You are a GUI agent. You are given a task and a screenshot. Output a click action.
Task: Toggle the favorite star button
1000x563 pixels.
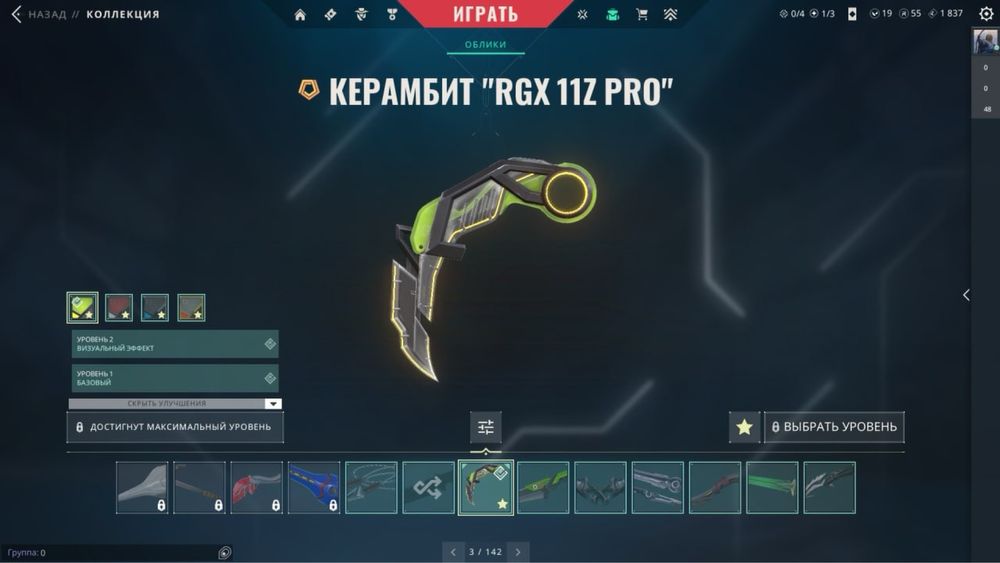tap(744, 427)
